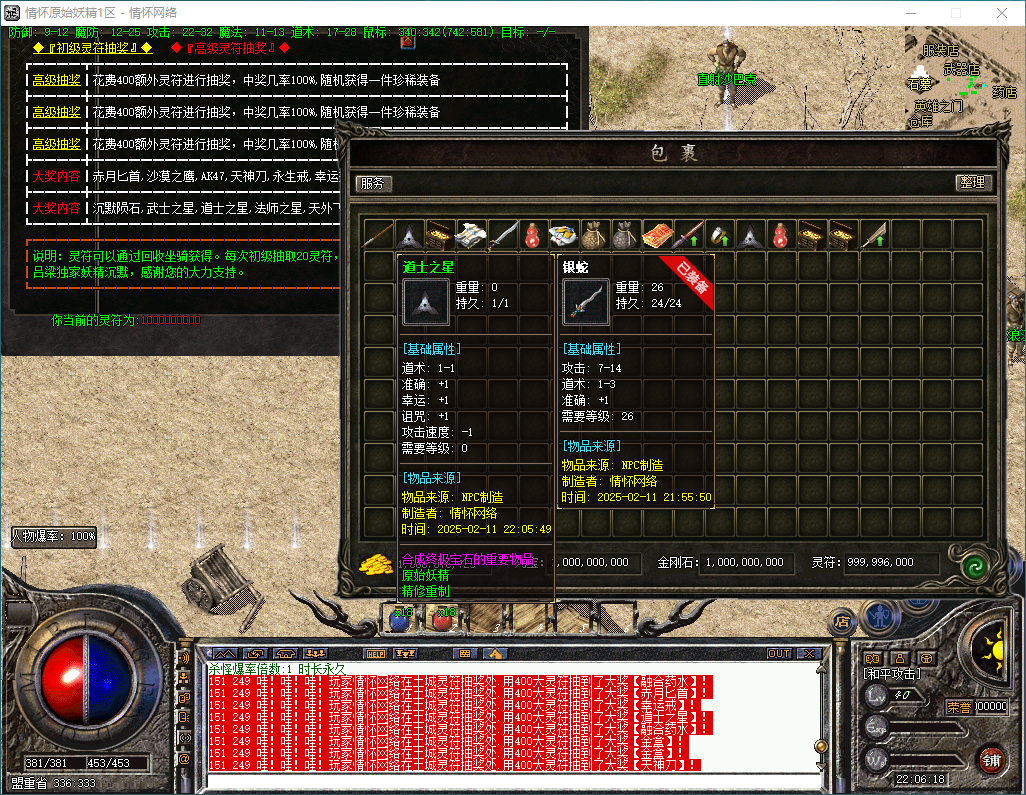This screenshot has width=1026, height=795.
Task: Close the game window
Action: pyautogui.click(x=1002, y=13)
